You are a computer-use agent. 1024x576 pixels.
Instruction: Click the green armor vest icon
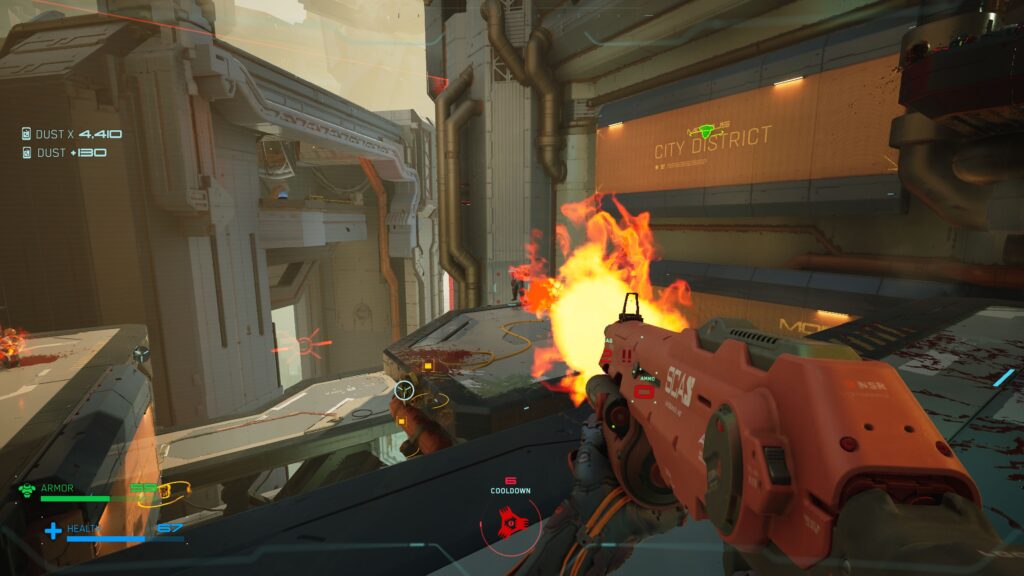click(27, 491)
